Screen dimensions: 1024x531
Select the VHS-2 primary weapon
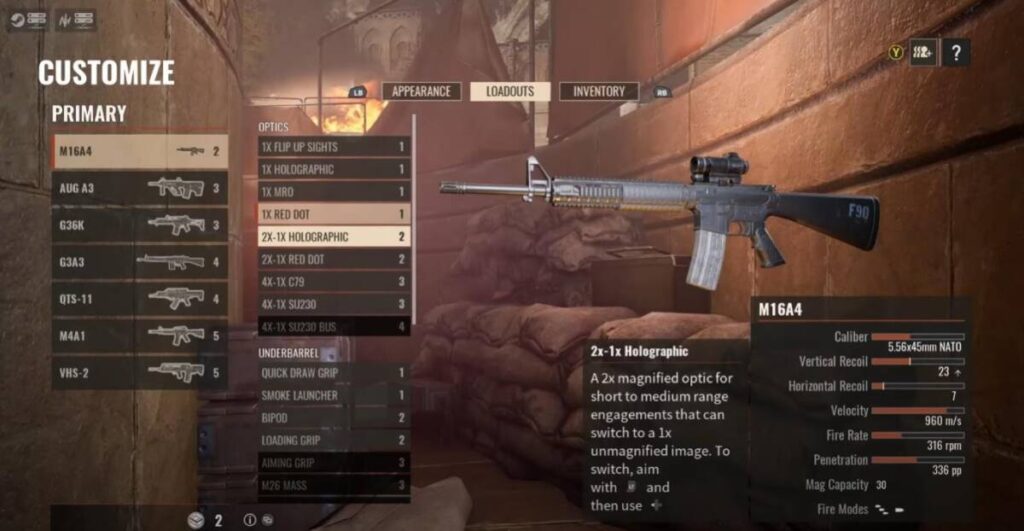point(140,373)
